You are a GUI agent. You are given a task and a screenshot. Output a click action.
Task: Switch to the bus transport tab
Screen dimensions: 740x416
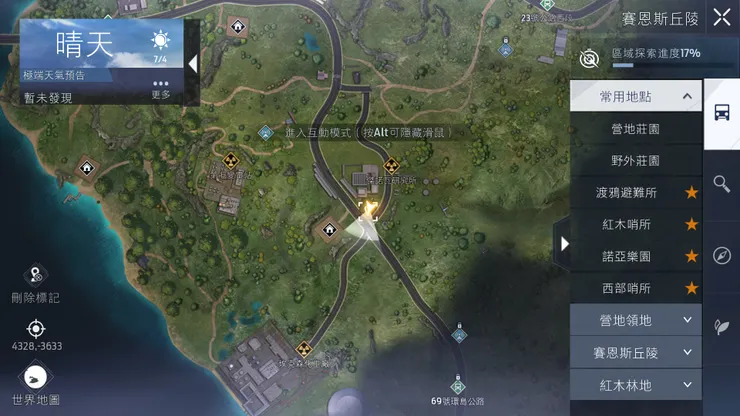721,113
